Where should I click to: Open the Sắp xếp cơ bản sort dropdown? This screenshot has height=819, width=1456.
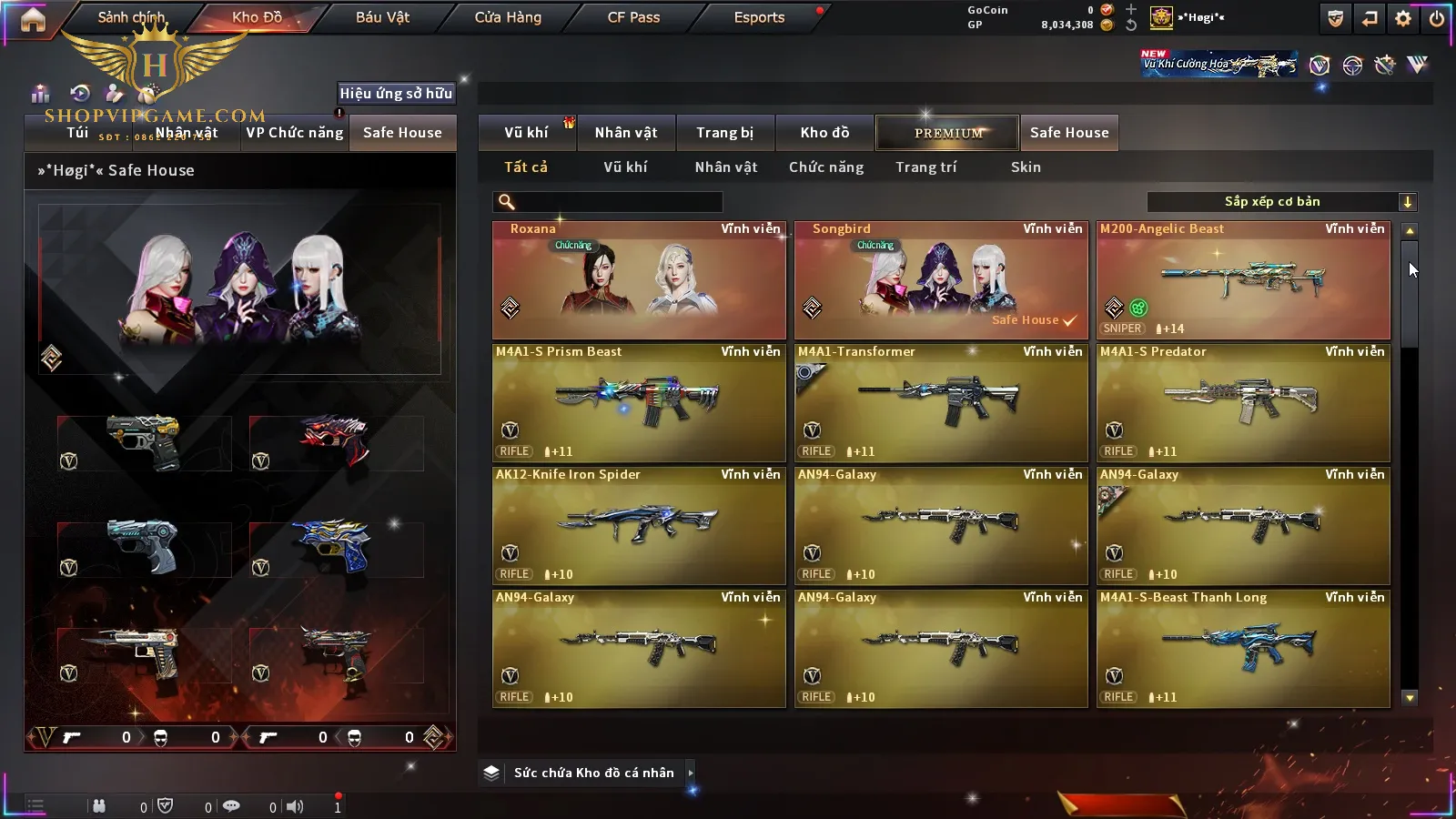(1281, 202)
